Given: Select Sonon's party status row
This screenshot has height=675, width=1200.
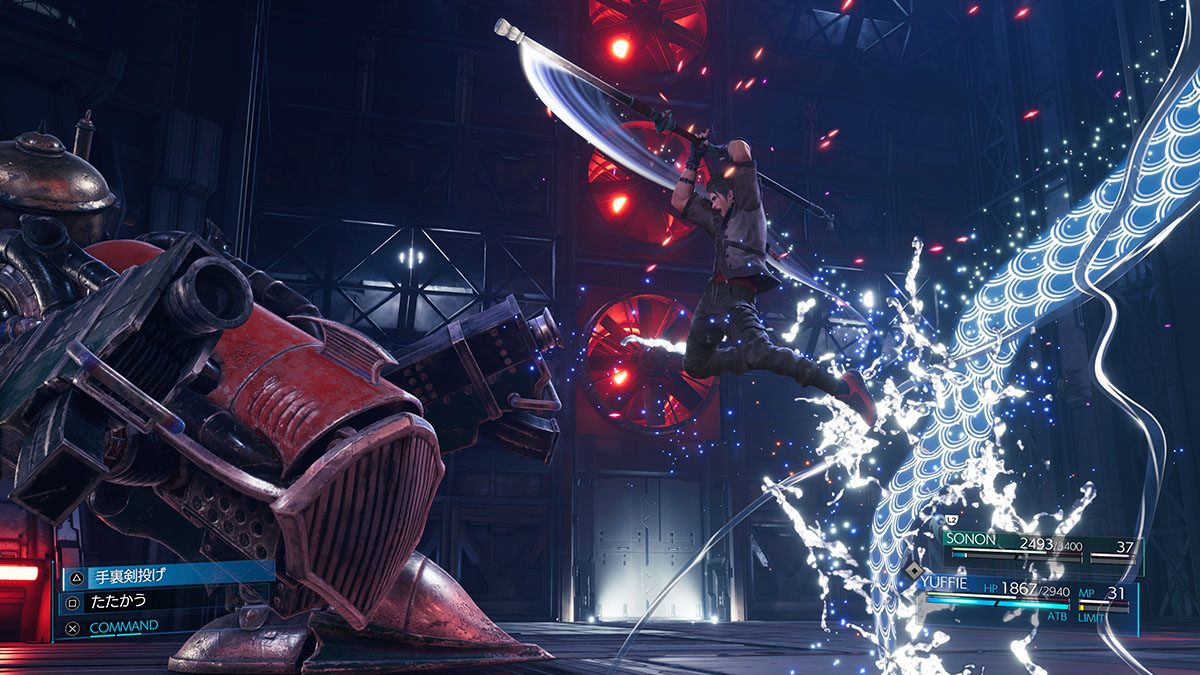Looking at the screenshot, I should (1040, 545).
